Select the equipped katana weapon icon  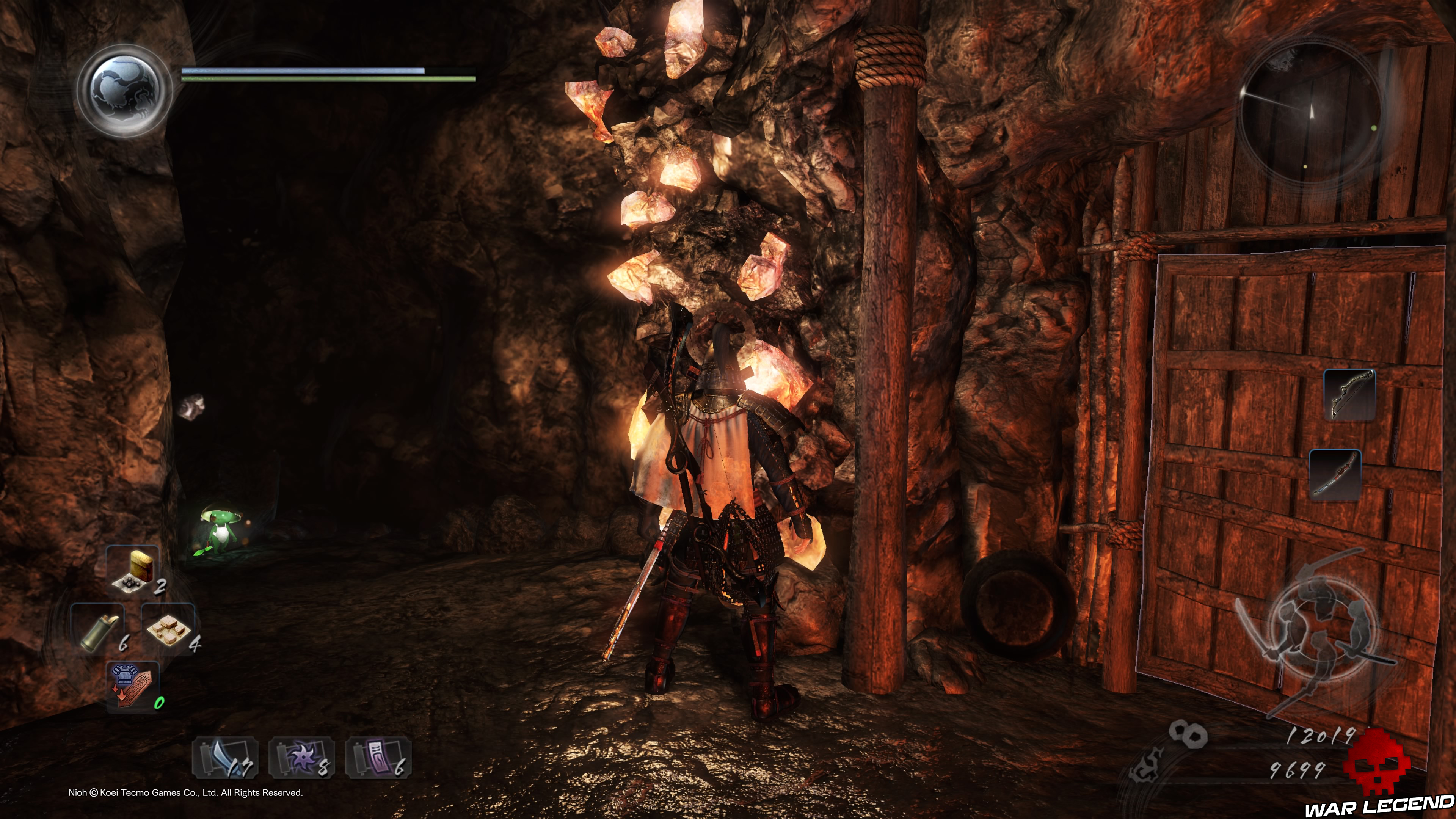tap(1335, 475)
